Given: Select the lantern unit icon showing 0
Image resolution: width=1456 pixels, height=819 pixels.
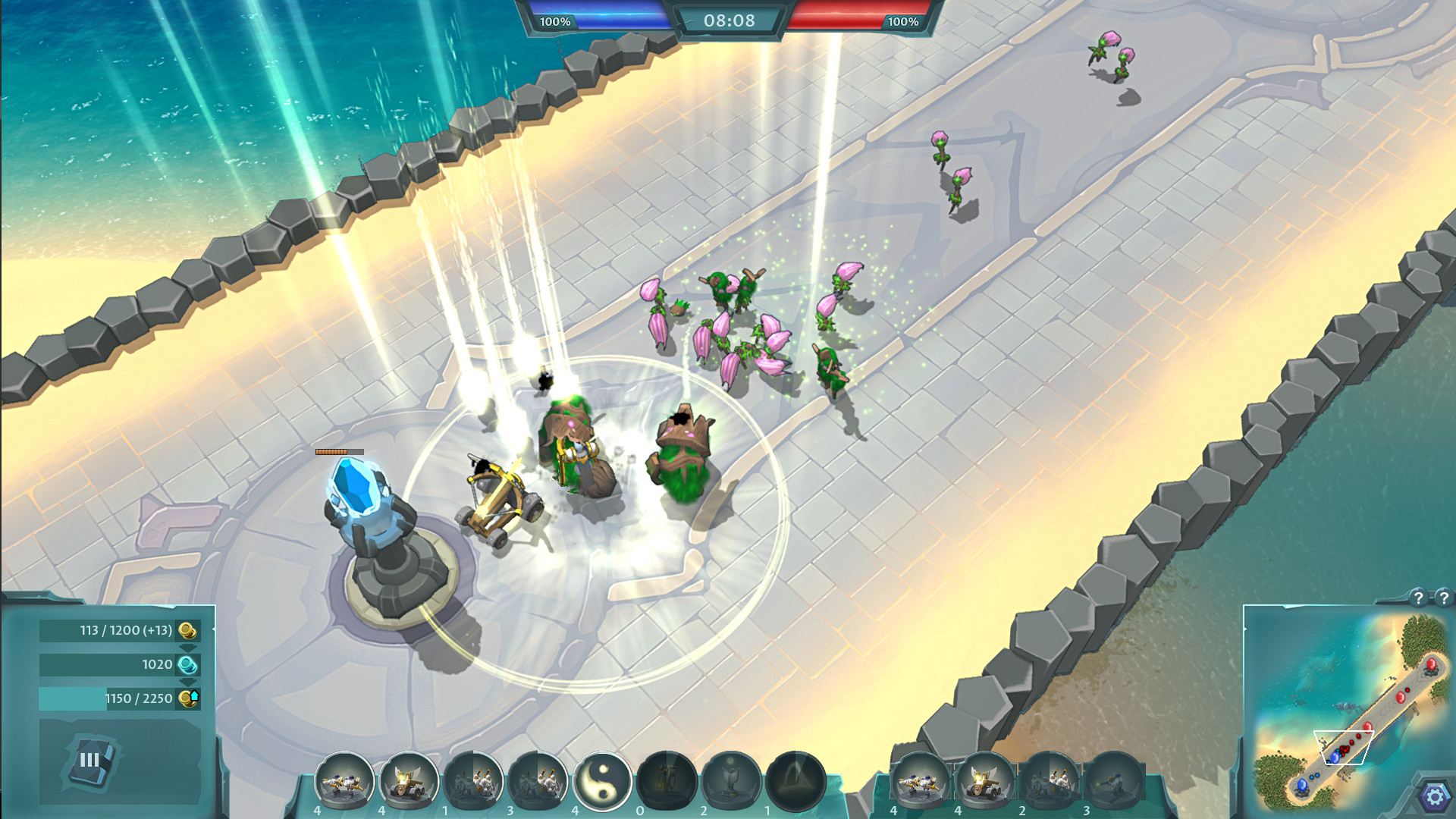Looking at the screenshot, I should click(x=667, y=781).
